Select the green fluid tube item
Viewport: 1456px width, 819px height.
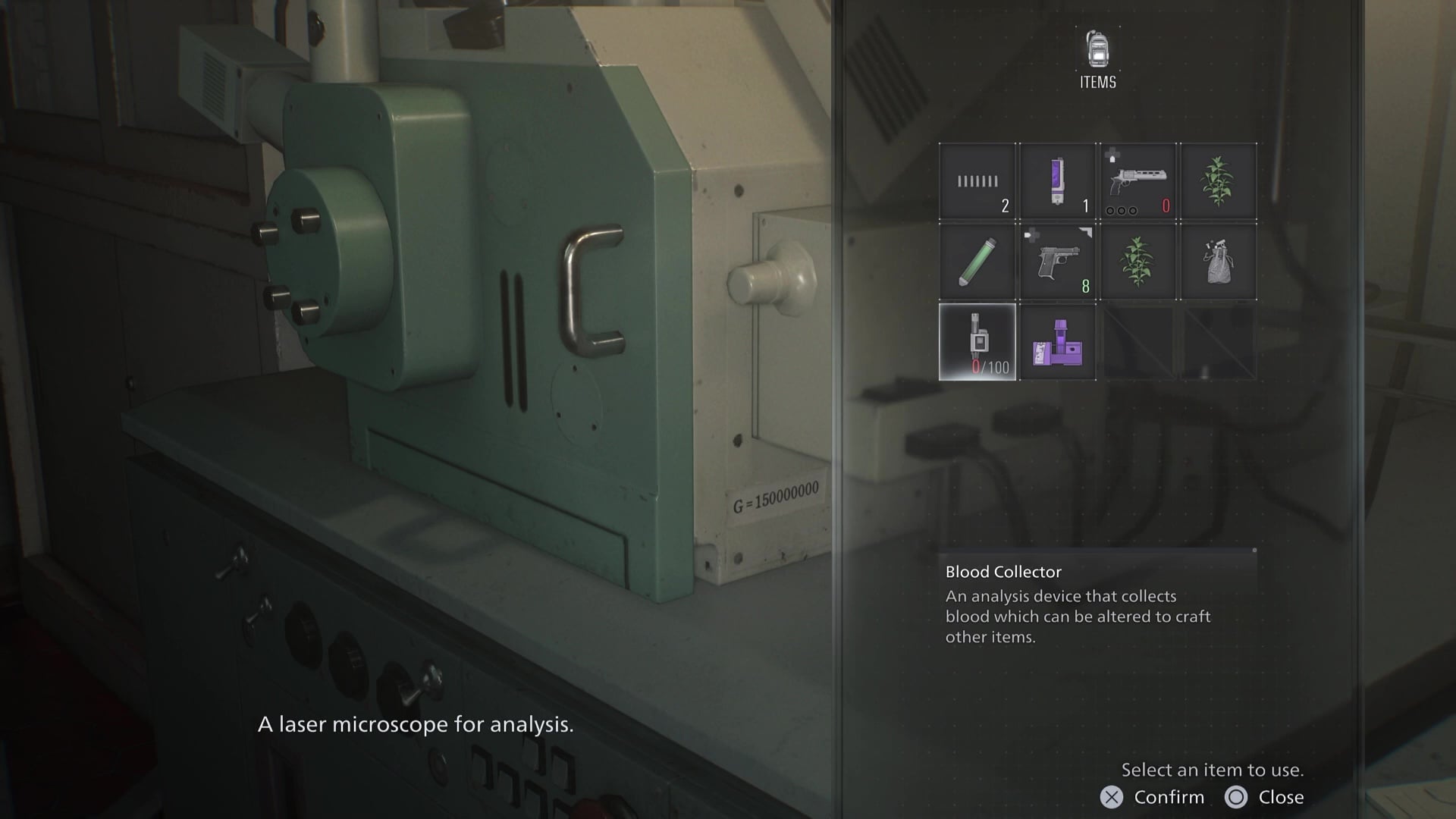click(x=977, y=262)
